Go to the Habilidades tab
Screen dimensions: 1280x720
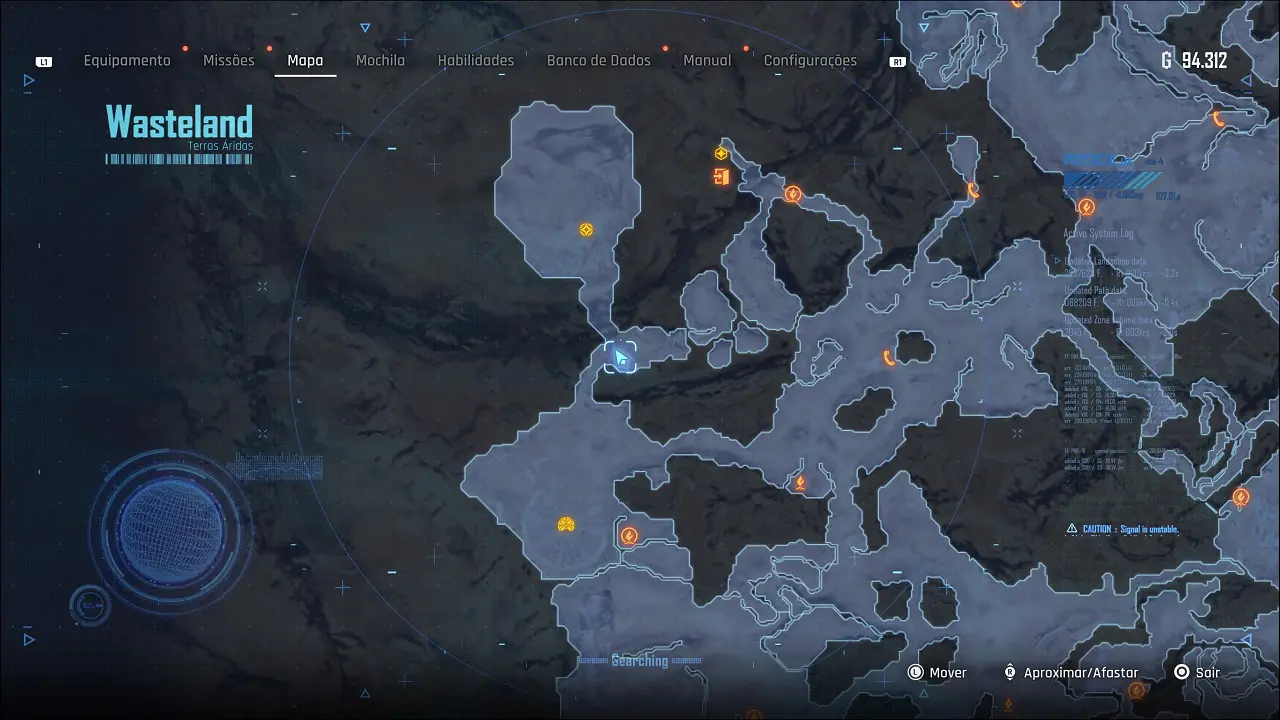476,61
